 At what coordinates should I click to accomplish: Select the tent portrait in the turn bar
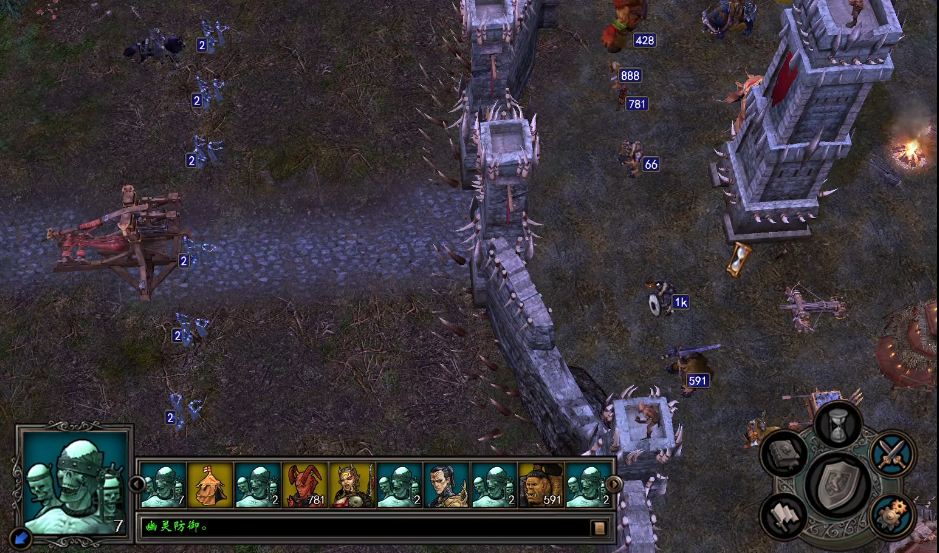209,485
